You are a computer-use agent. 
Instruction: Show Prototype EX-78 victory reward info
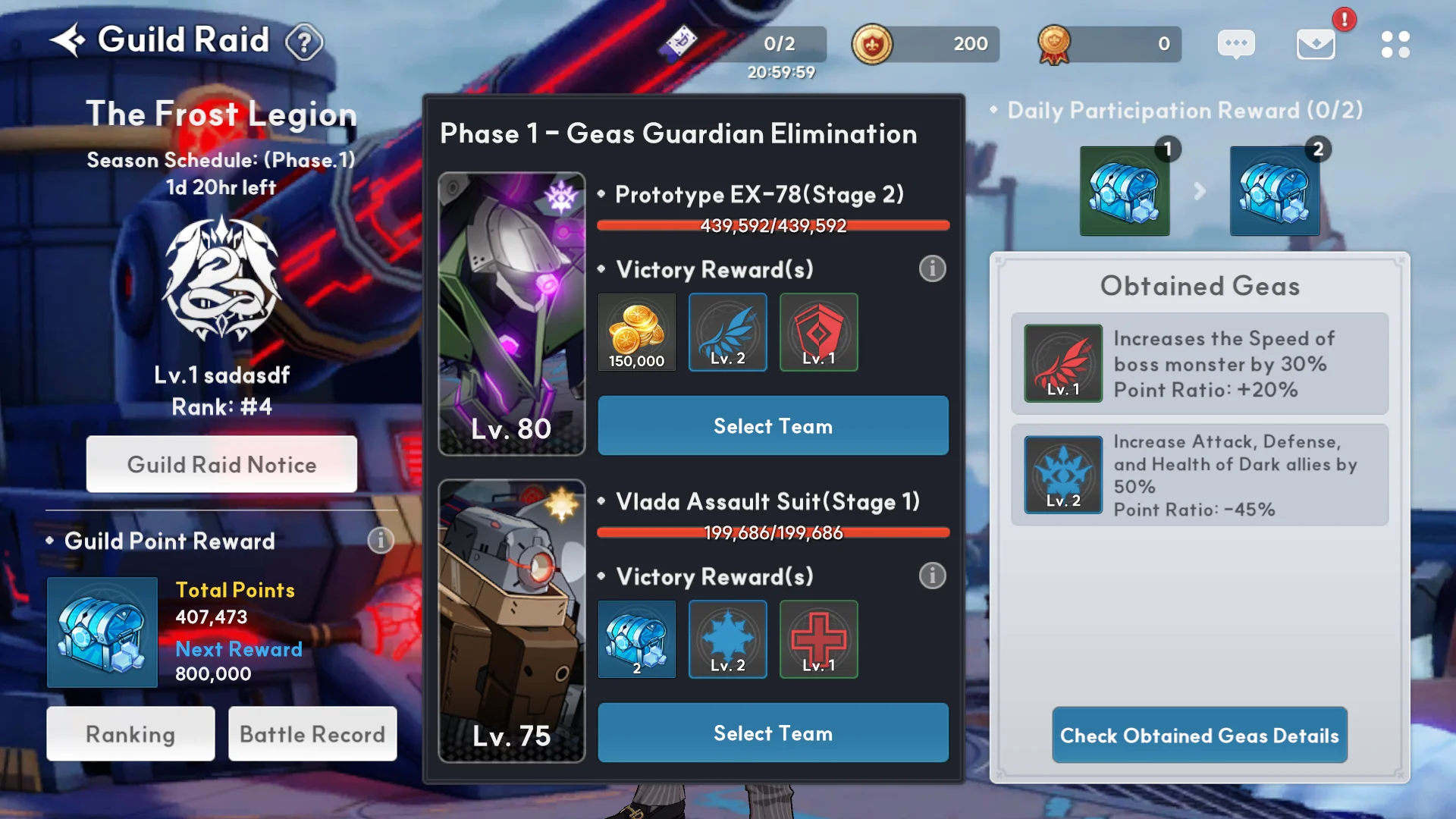click(x=932, y=268)
